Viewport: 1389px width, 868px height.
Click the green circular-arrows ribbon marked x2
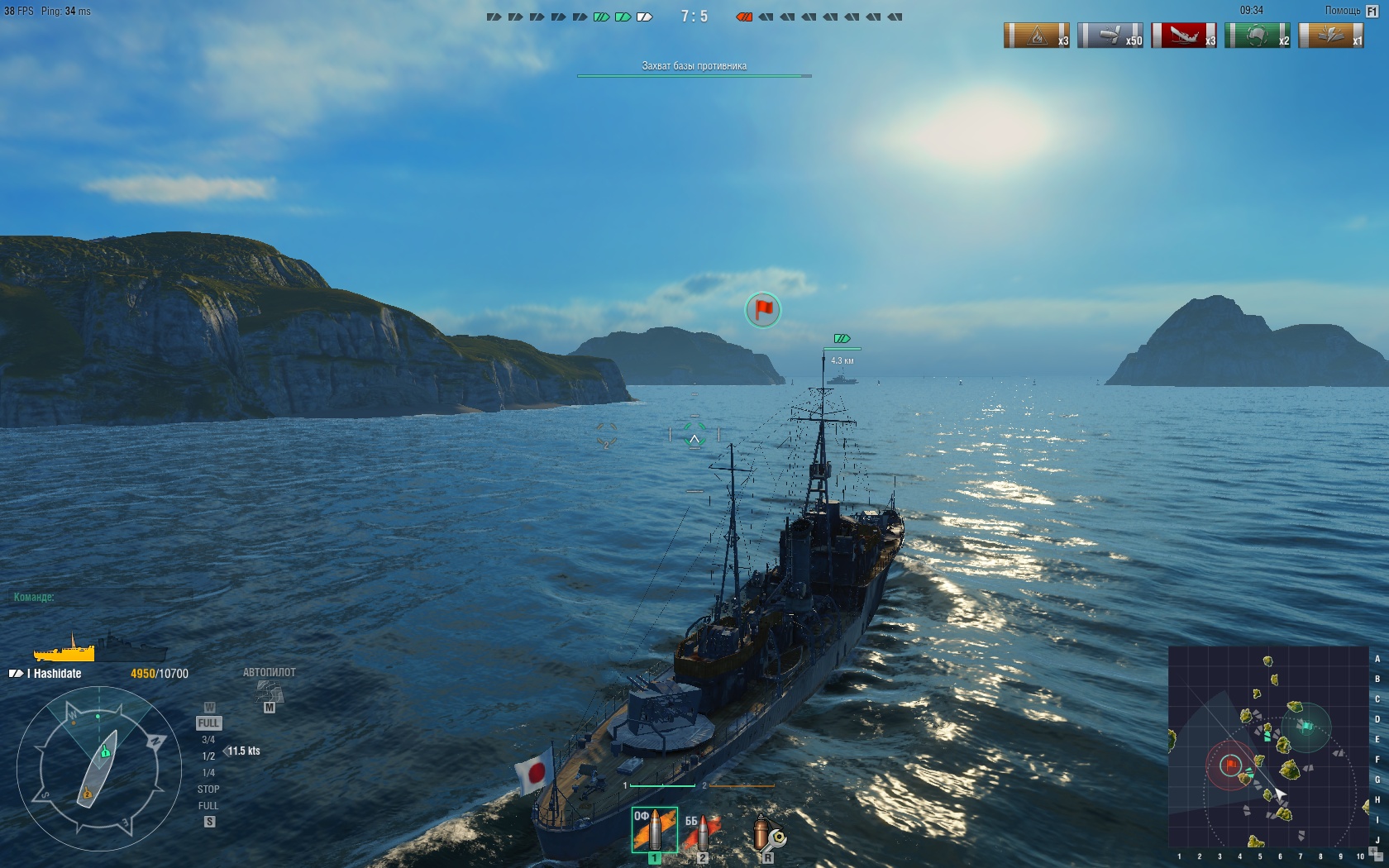pyautogui.click(x=1257, y=36)
